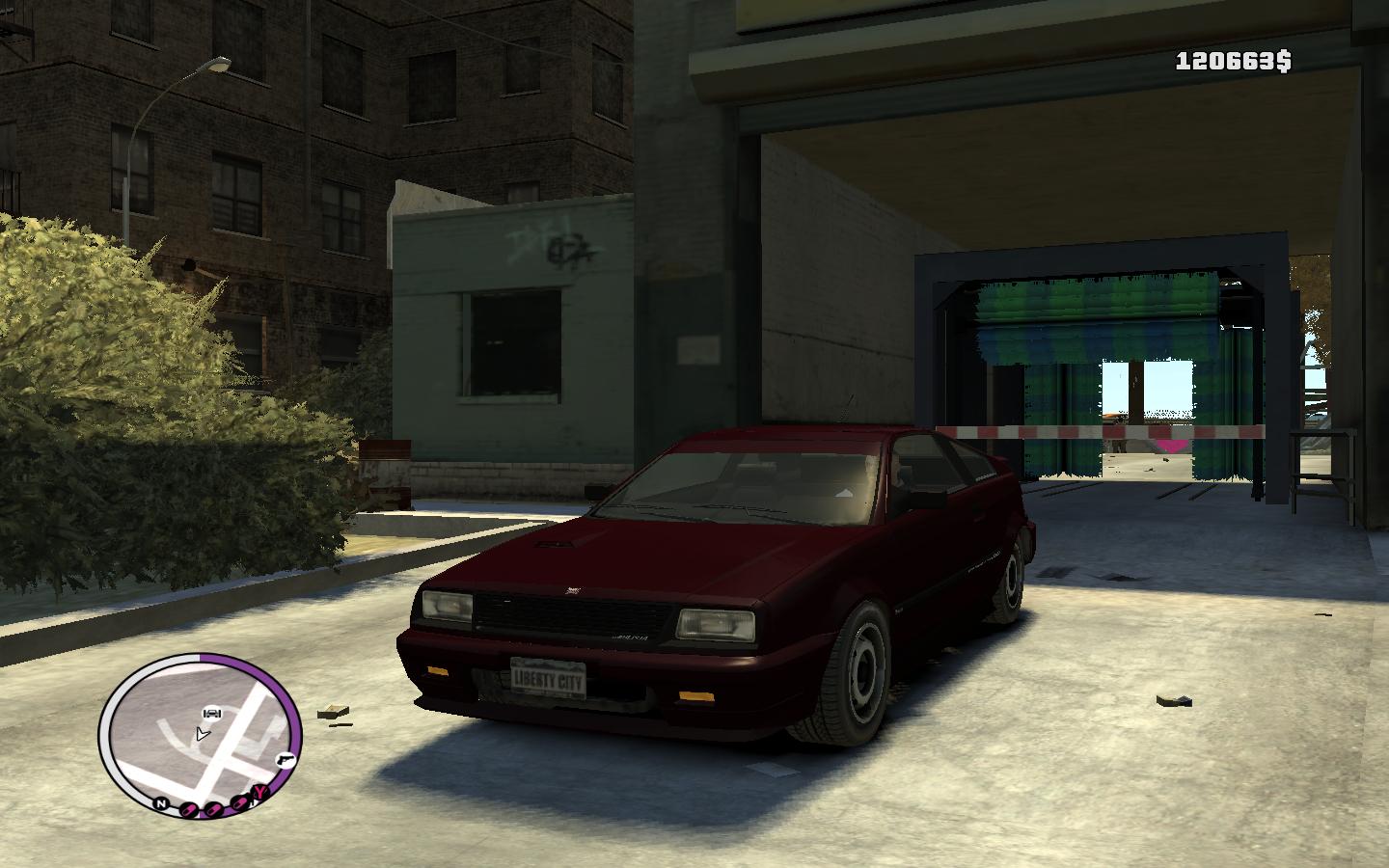Click the white player arrow on the radar

(x=204, y=734)
